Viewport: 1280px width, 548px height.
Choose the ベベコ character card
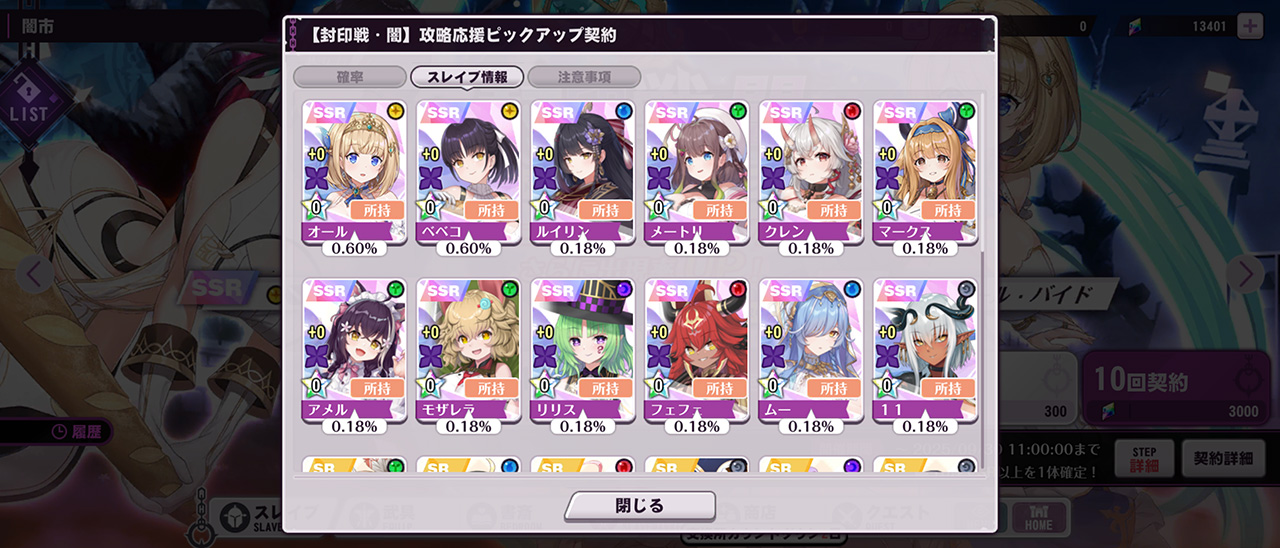[468, 171]
